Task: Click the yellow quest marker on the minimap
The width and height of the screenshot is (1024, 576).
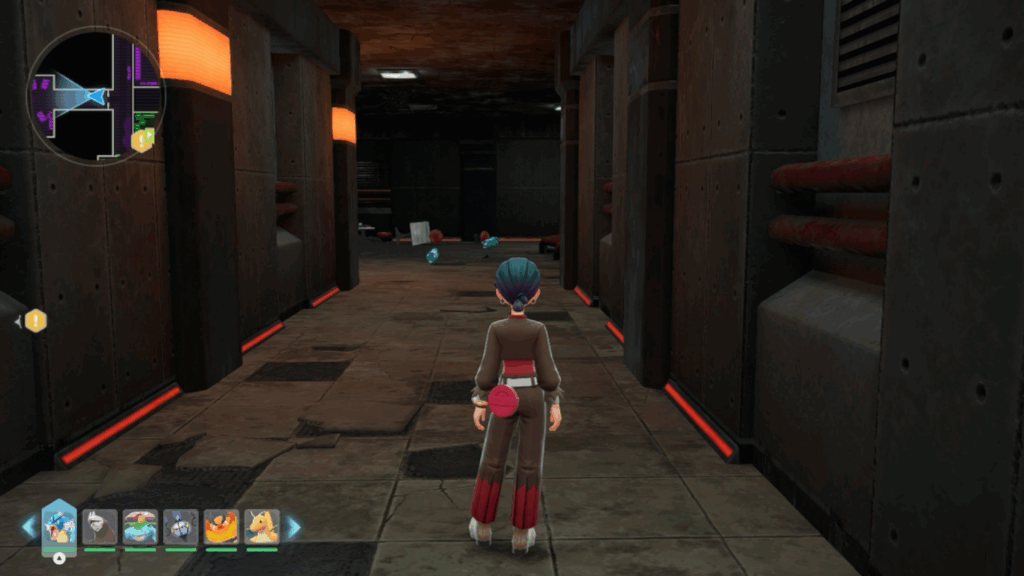Action: (x=142, y=140)
